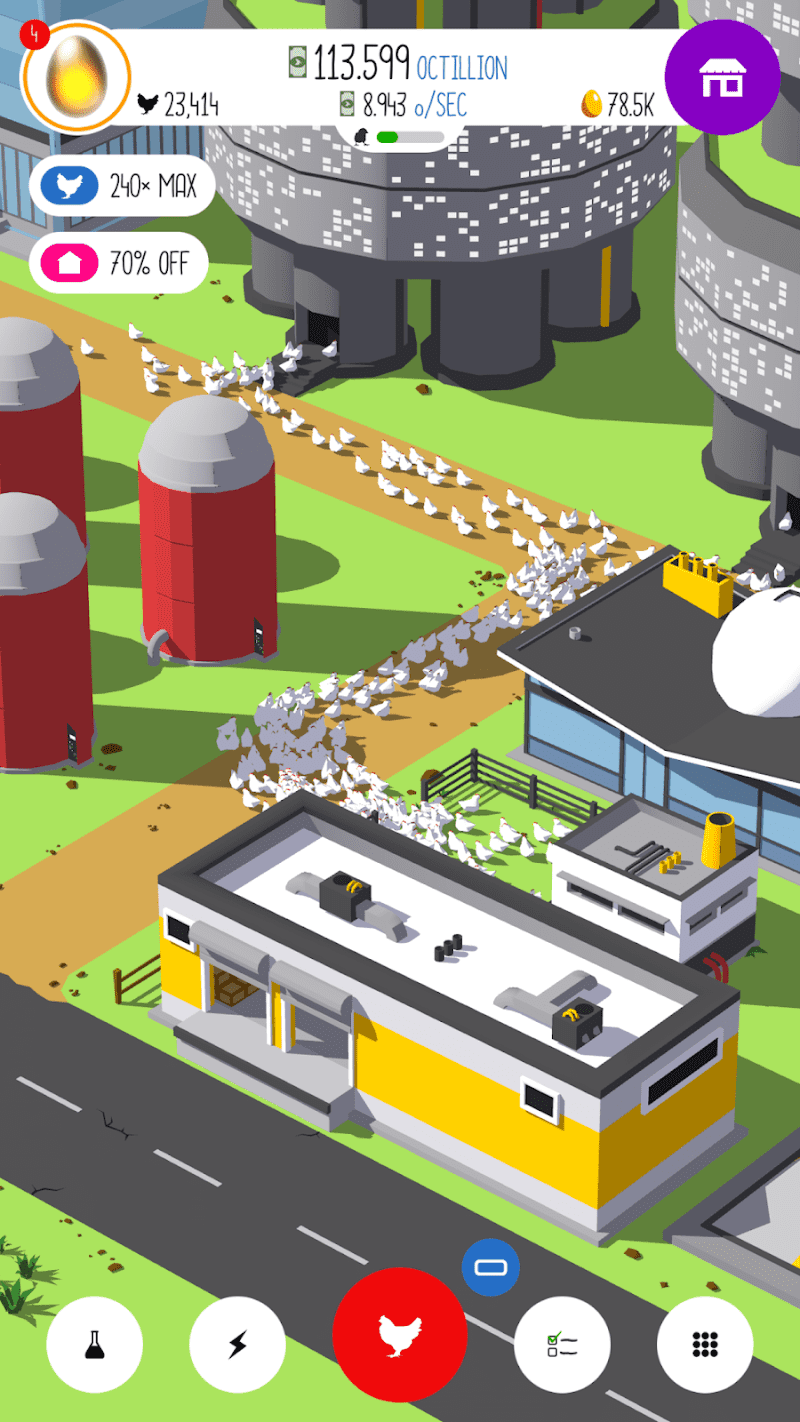Click the small blue rectangle button
The height and width of the screenshot is (1422, 800).
coord(491,1268)
